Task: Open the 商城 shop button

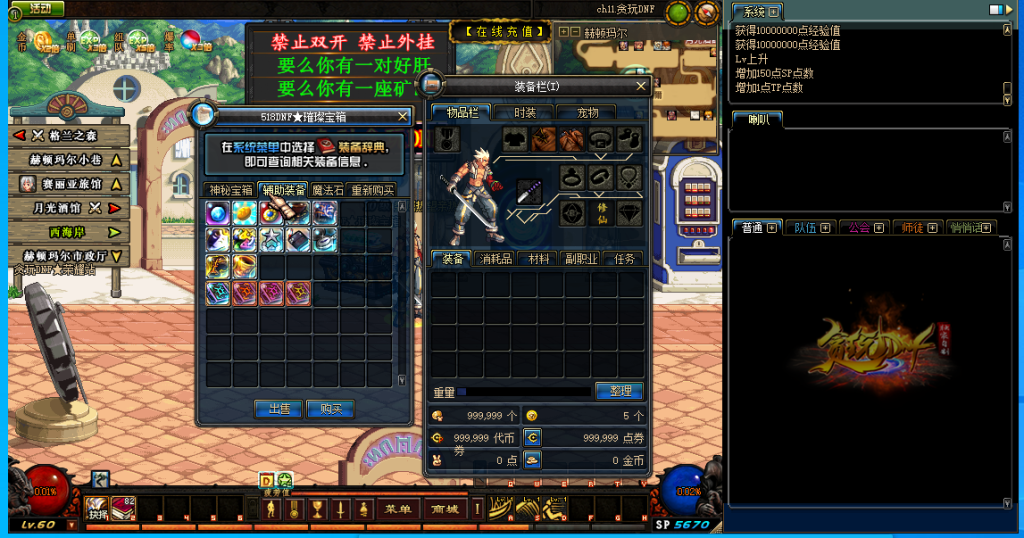Action: [x=443, y=509]
